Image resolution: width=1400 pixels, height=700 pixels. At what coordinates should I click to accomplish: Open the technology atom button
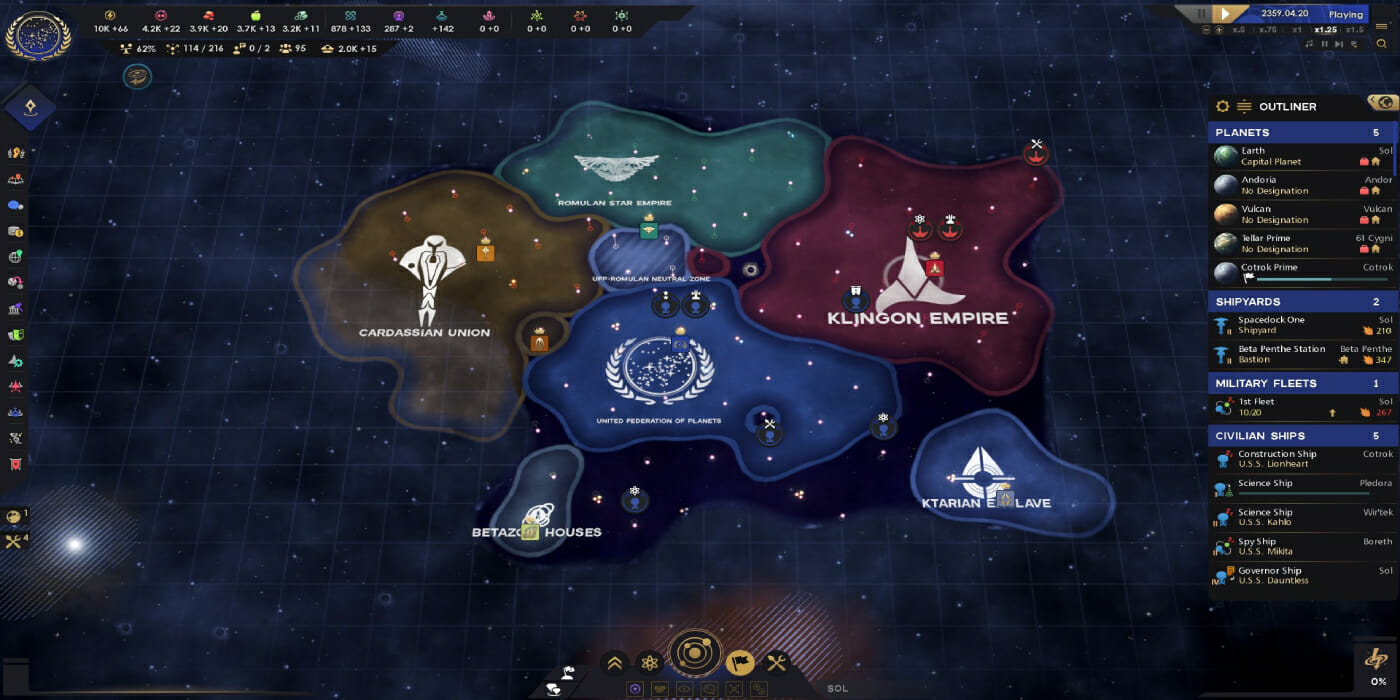(x=651, y=662)
